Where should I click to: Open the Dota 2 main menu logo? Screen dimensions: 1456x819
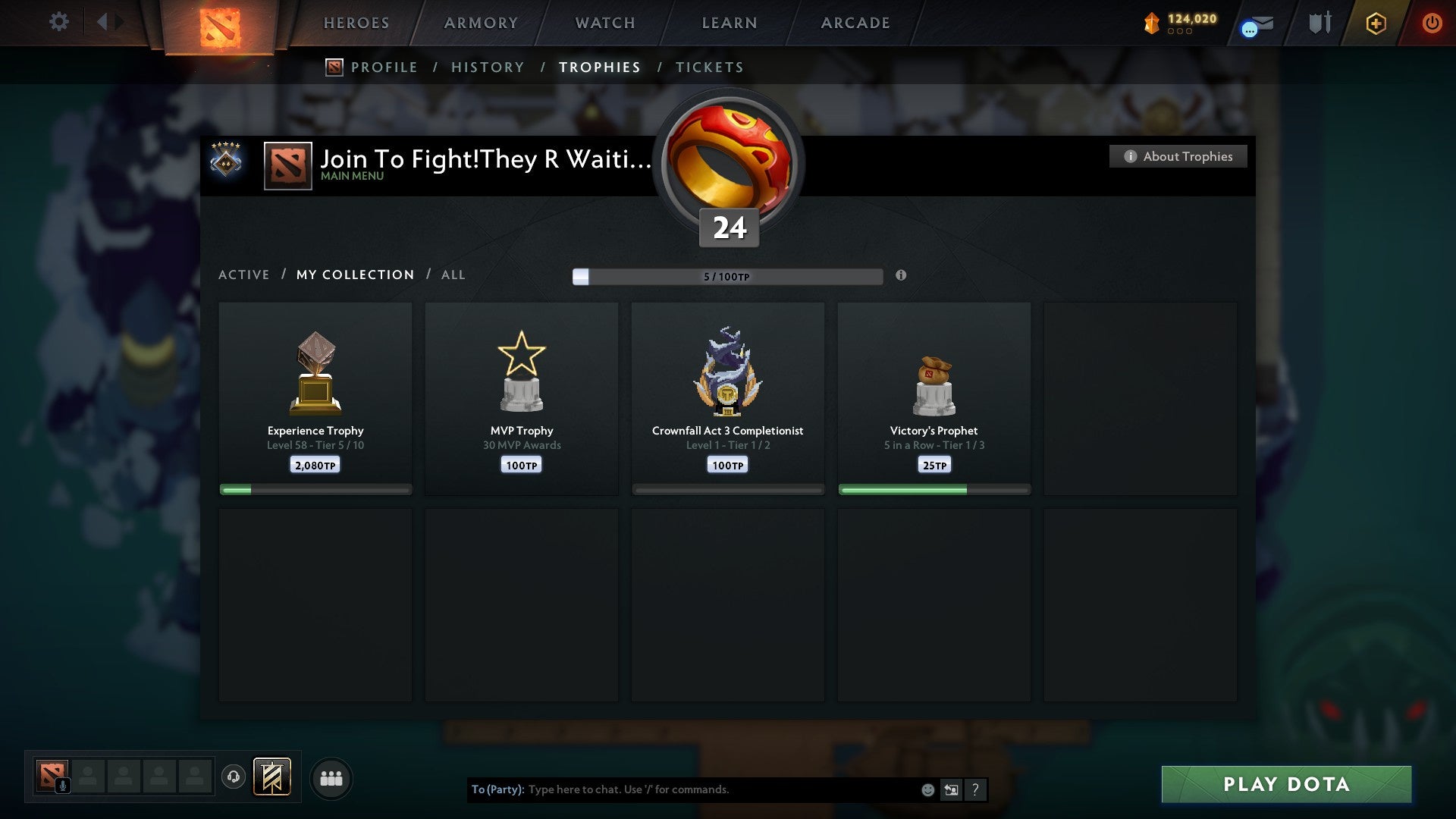pyautogui.click(x=219, y=23)
